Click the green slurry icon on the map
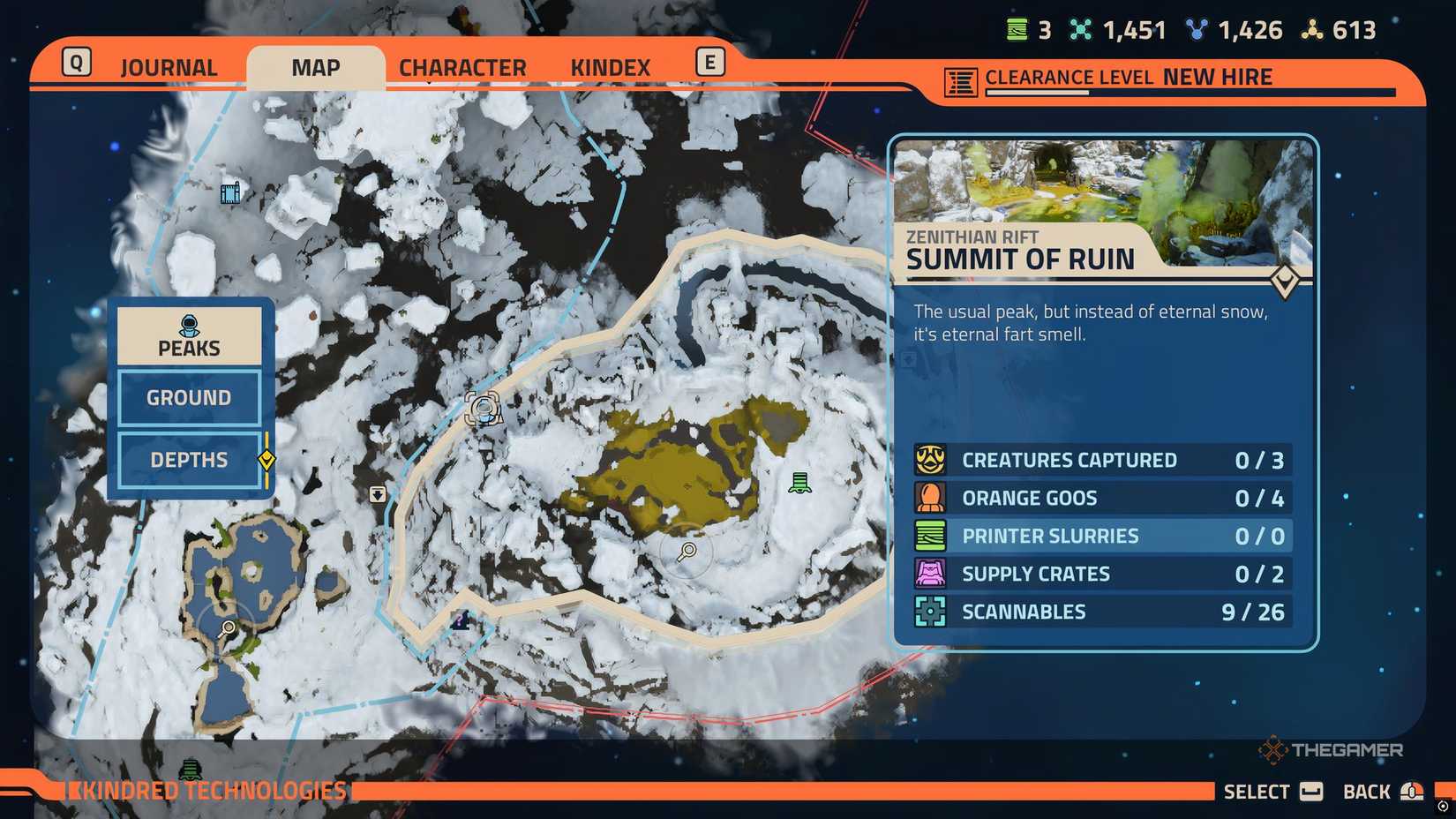This screenshot has height=819, width=1456. [799, 482]
